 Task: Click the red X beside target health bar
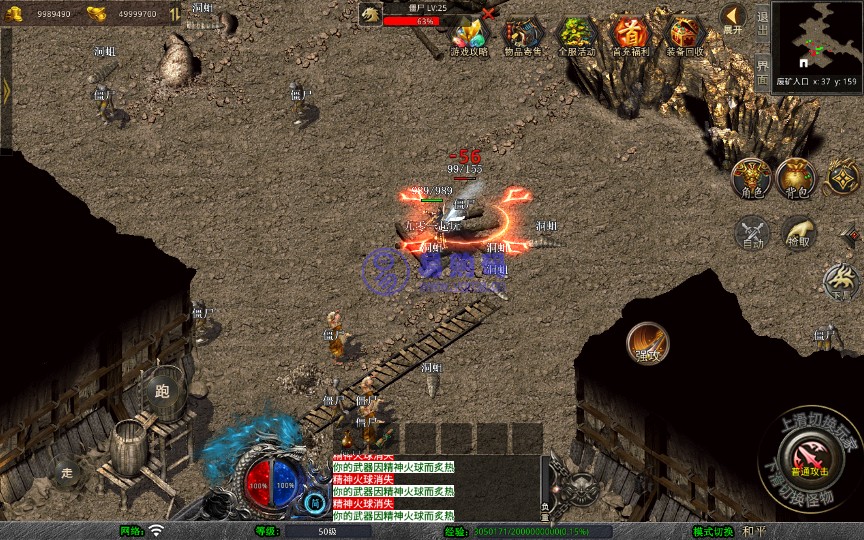488,14
